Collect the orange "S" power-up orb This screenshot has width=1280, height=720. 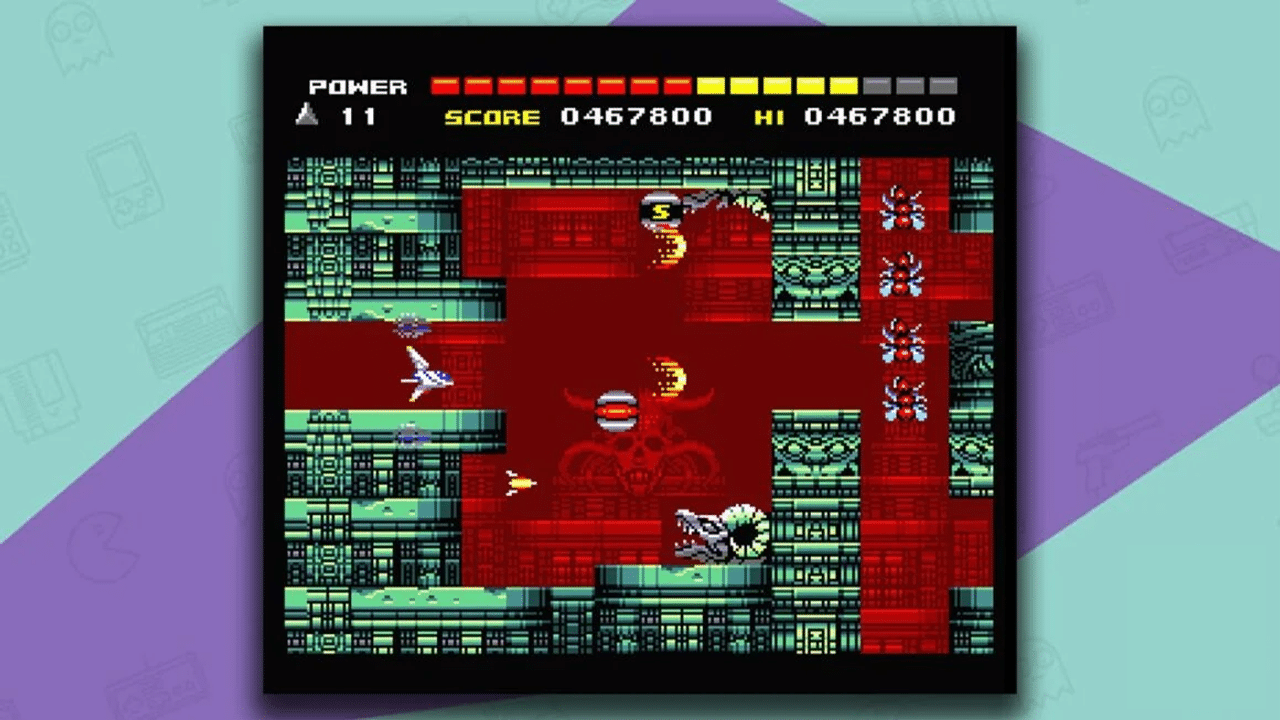659,211
